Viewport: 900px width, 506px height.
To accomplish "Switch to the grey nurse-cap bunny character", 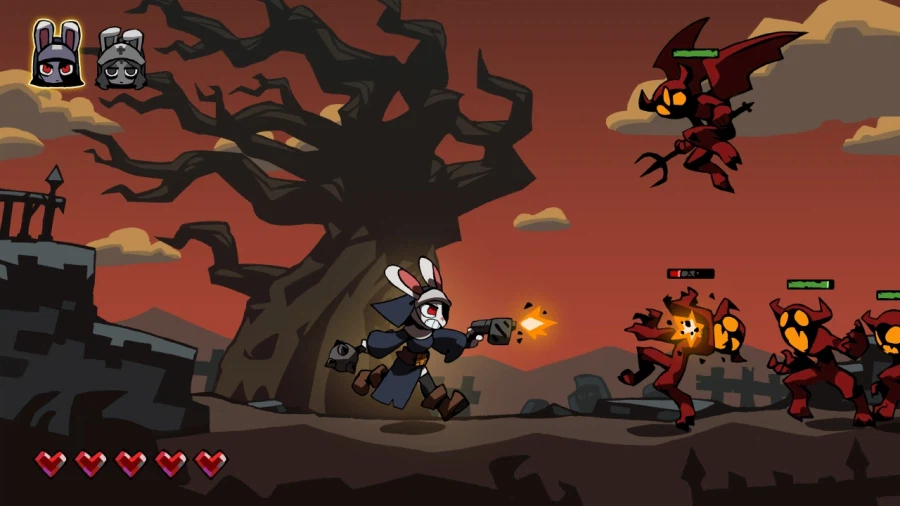I will (120, 58).
